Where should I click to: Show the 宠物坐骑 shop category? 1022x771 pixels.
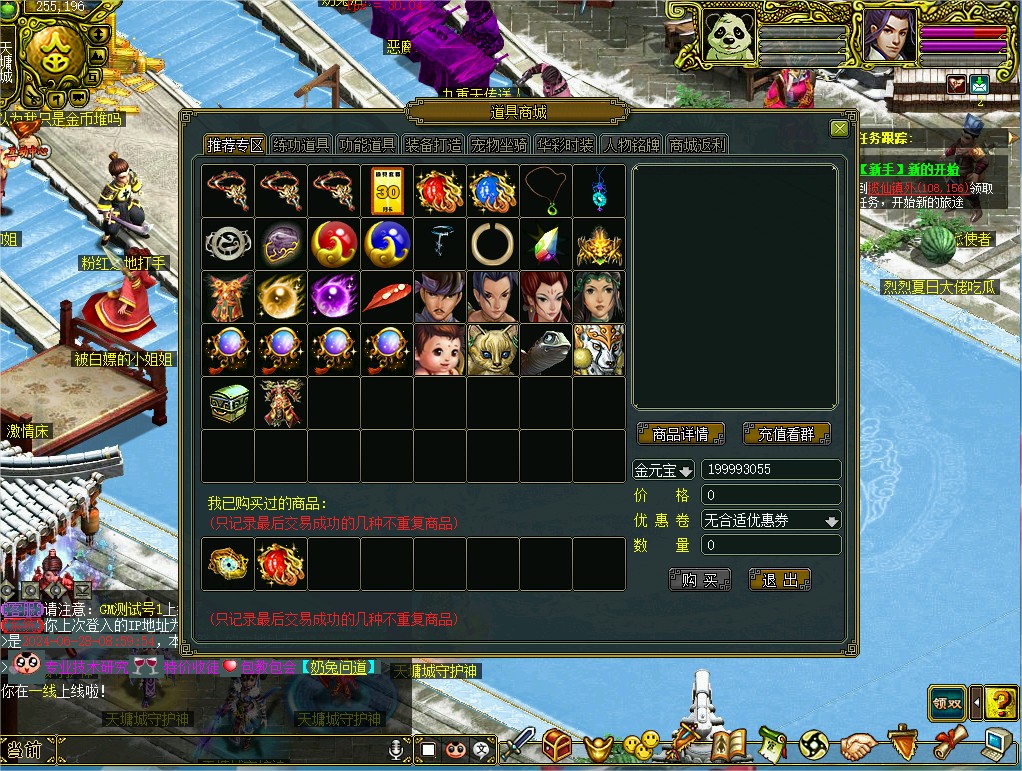click(x=499, y=145)
